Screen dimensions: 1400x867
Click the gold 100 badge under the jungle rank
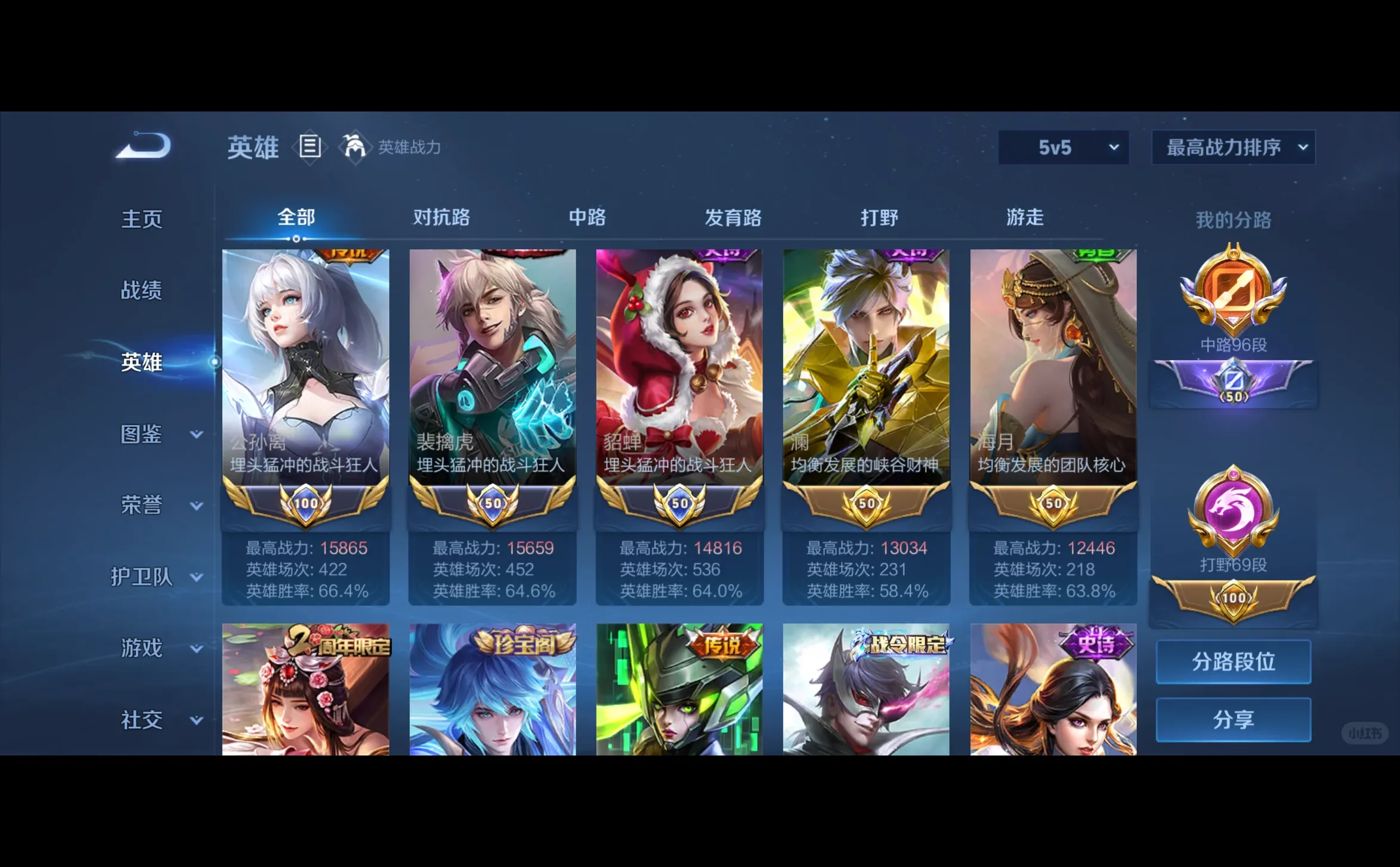click(1233, 596)
